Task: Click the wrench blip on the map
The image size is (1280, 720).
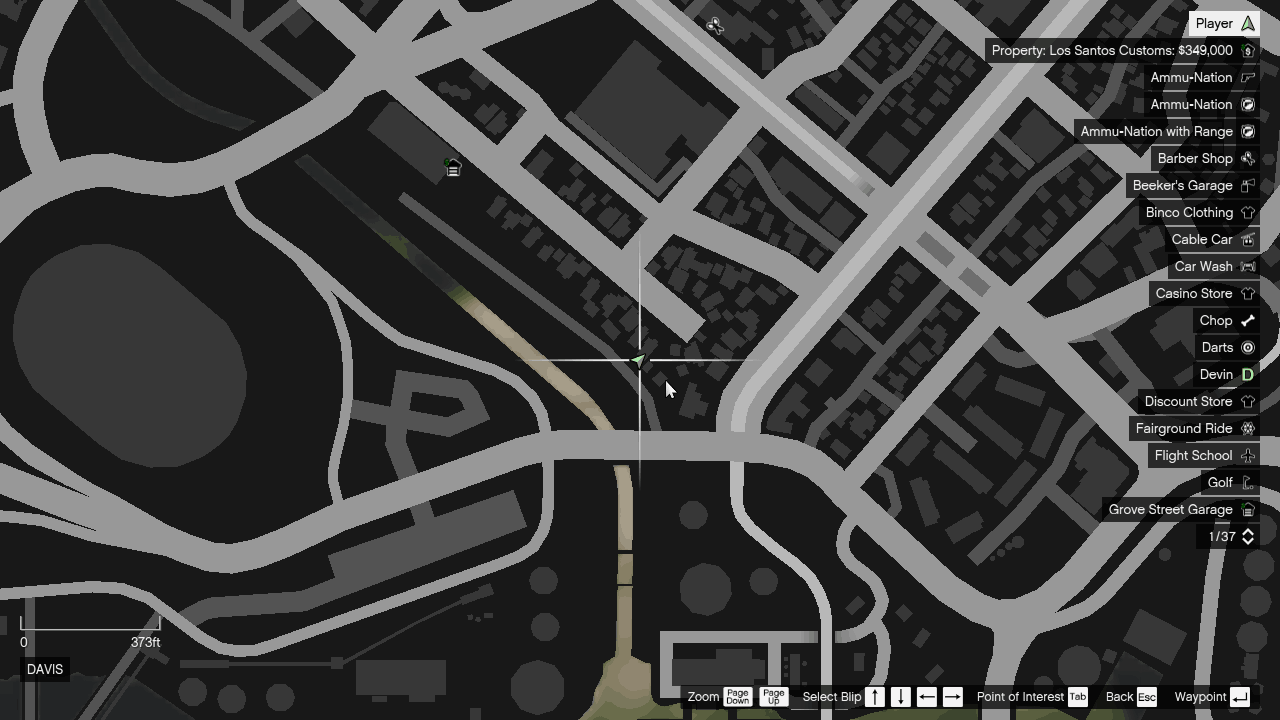Action: 715,26
